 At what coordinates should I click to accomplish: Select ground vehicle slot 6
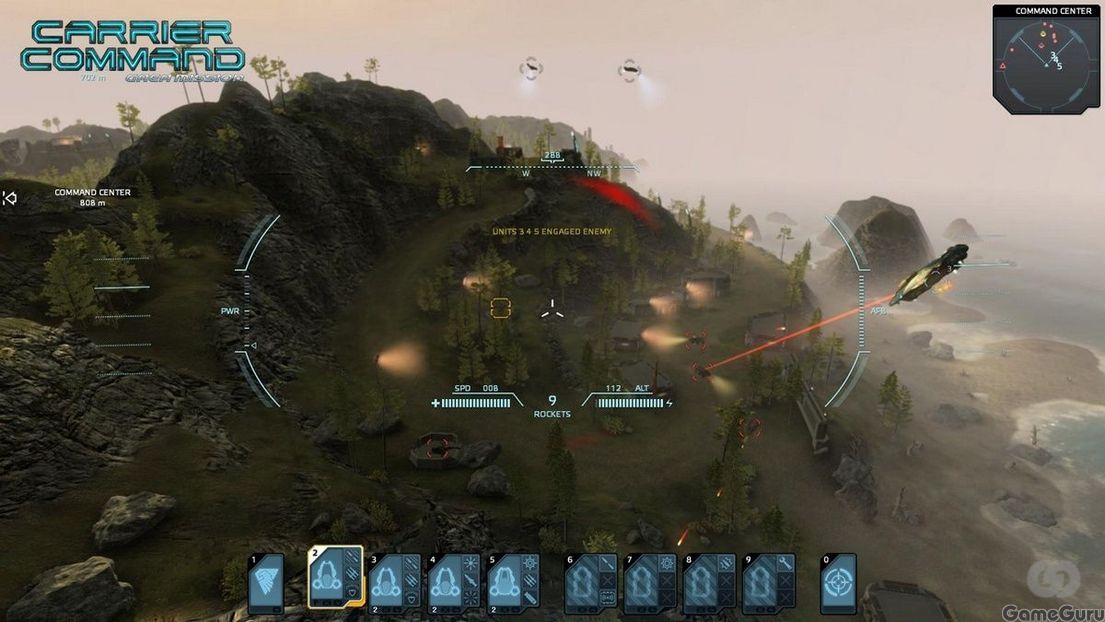coord(591,583)
